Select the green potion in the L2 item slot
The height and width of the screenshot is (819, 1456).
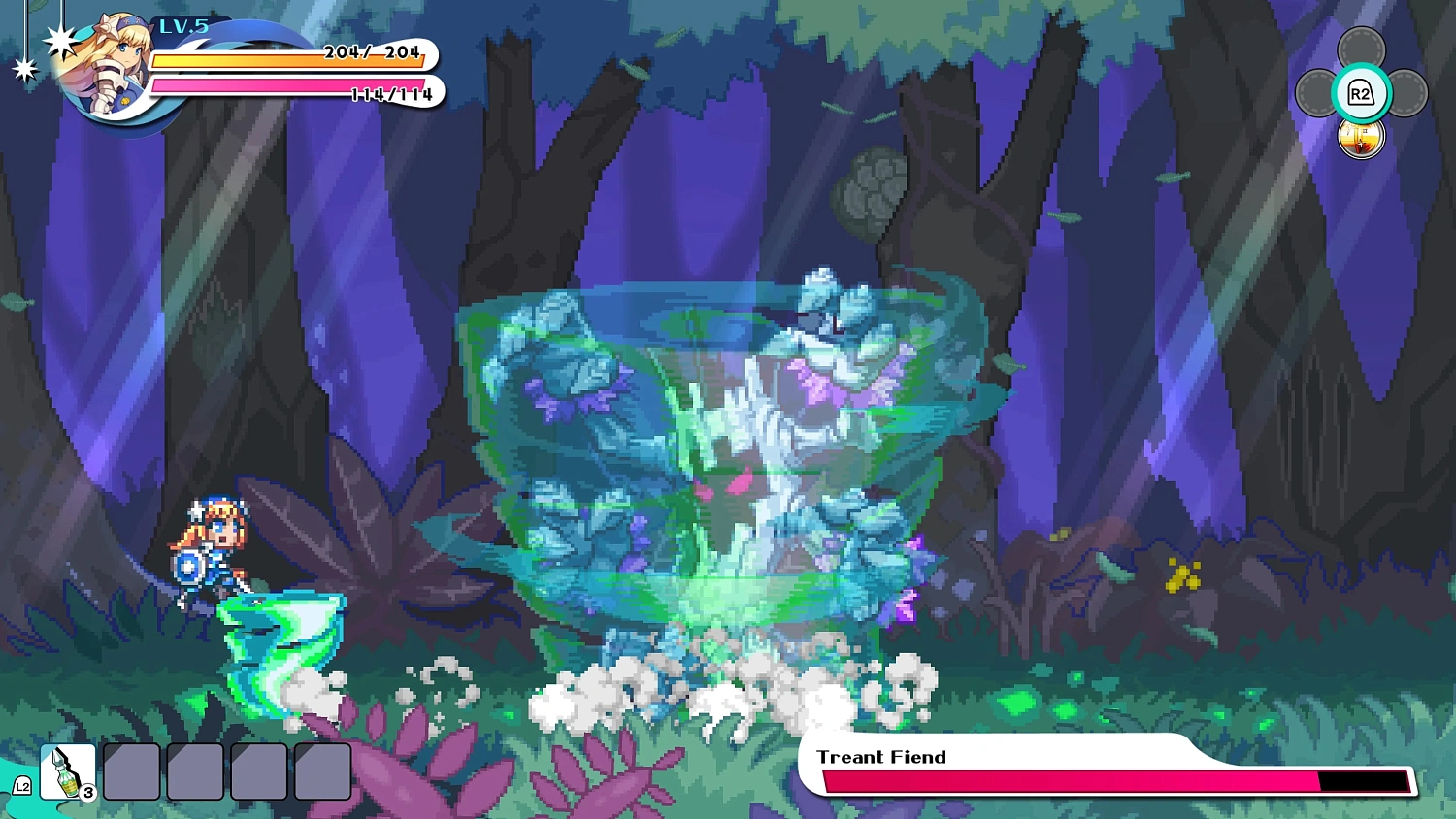(66, 771)
